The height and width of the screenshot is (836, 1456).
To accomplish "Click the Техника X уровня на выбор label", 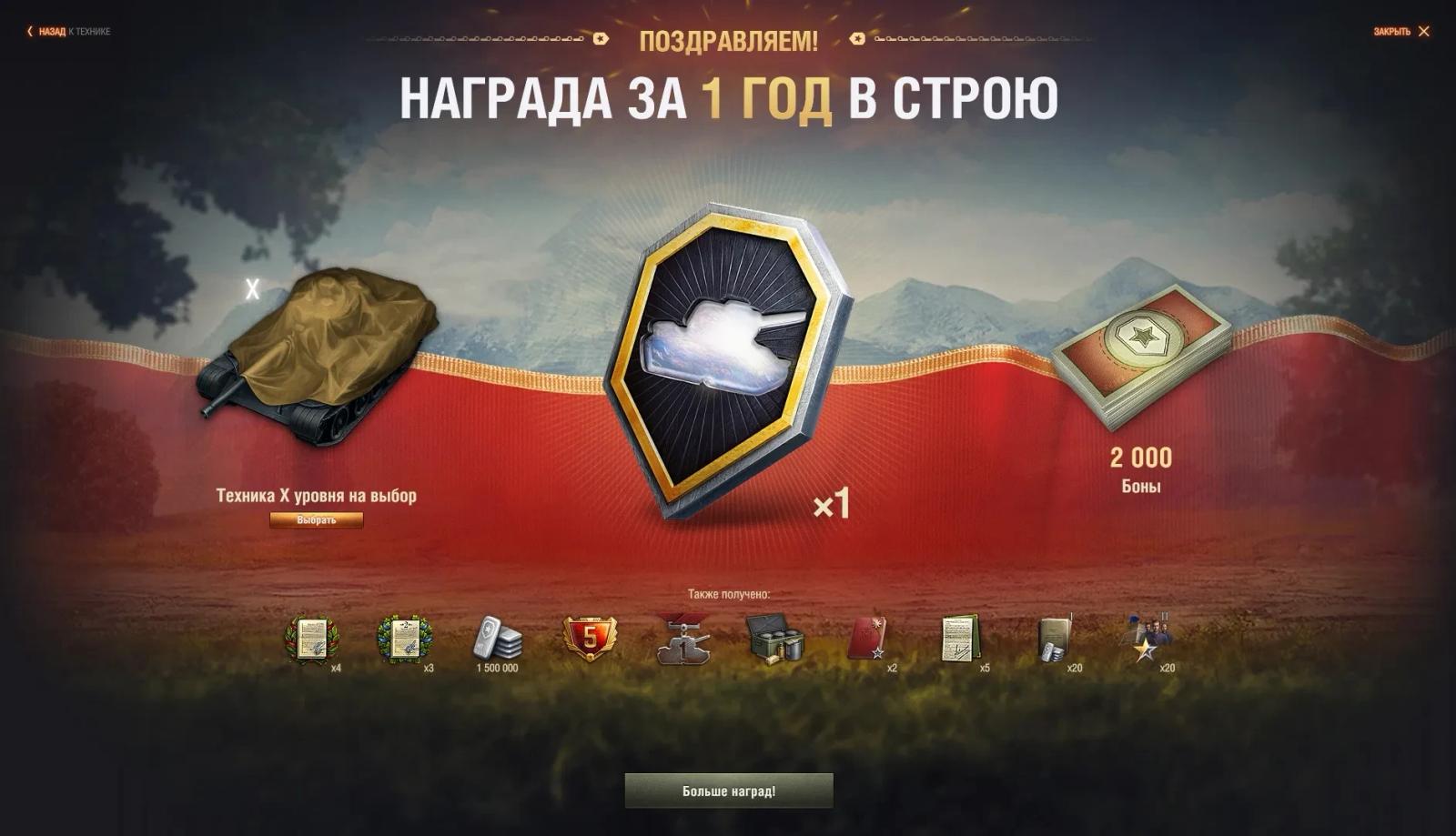I will coord(317,497).
